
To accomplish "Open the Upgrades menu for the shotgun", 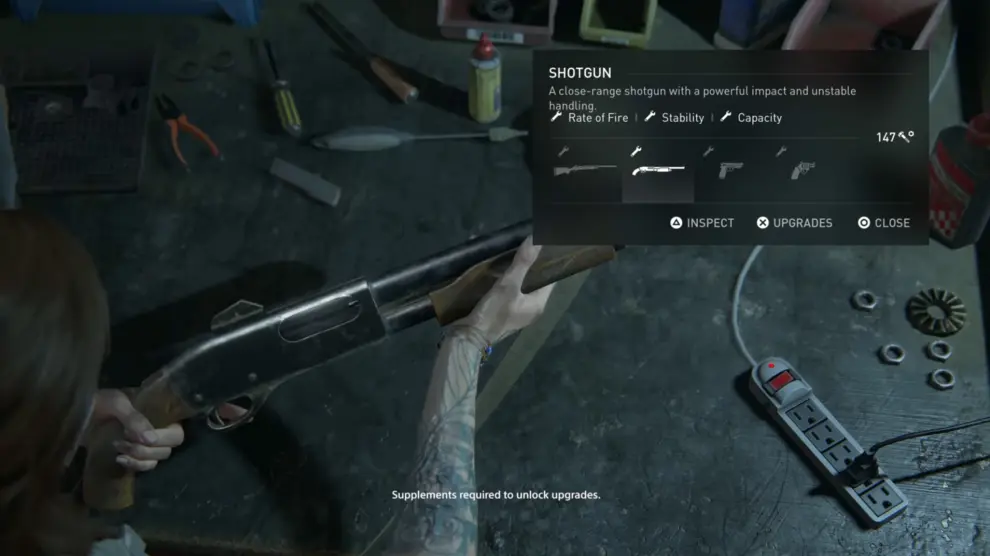I will 794,223.
